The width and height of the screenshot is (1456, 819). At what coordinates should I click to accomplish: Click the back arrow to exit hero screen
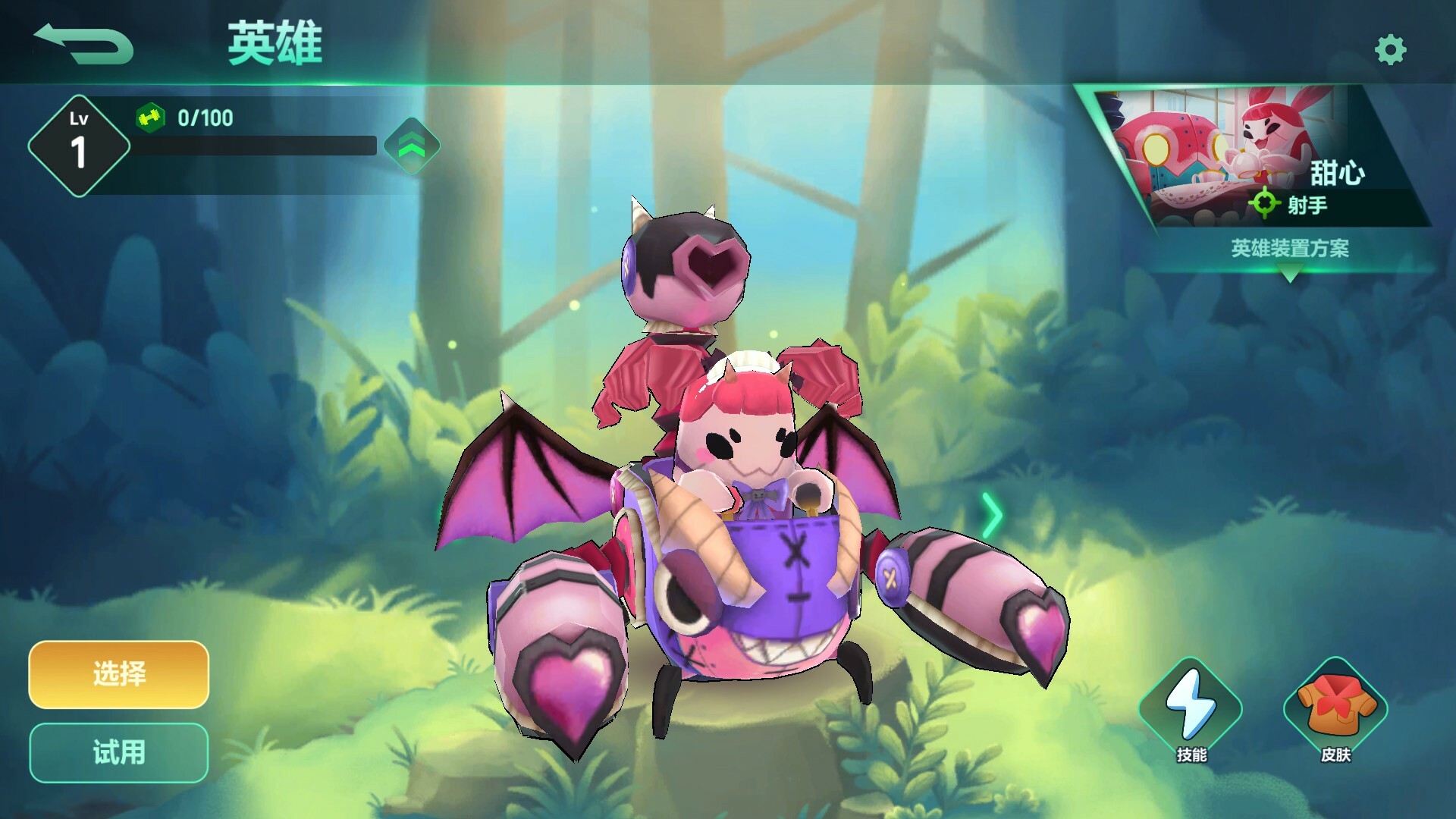pyautogui.click(x=83, y=42)
